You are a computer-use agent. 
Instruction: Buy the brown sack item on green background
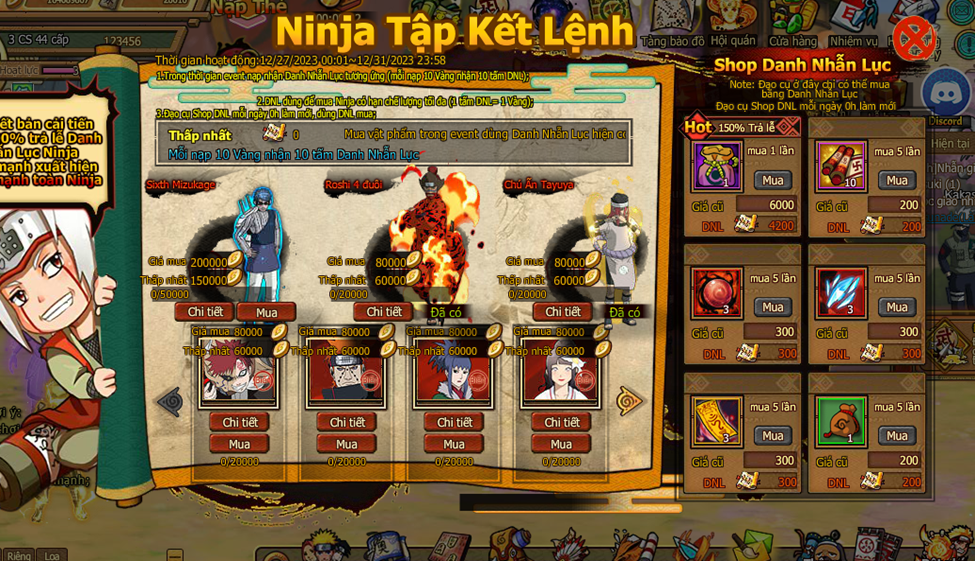897,435
